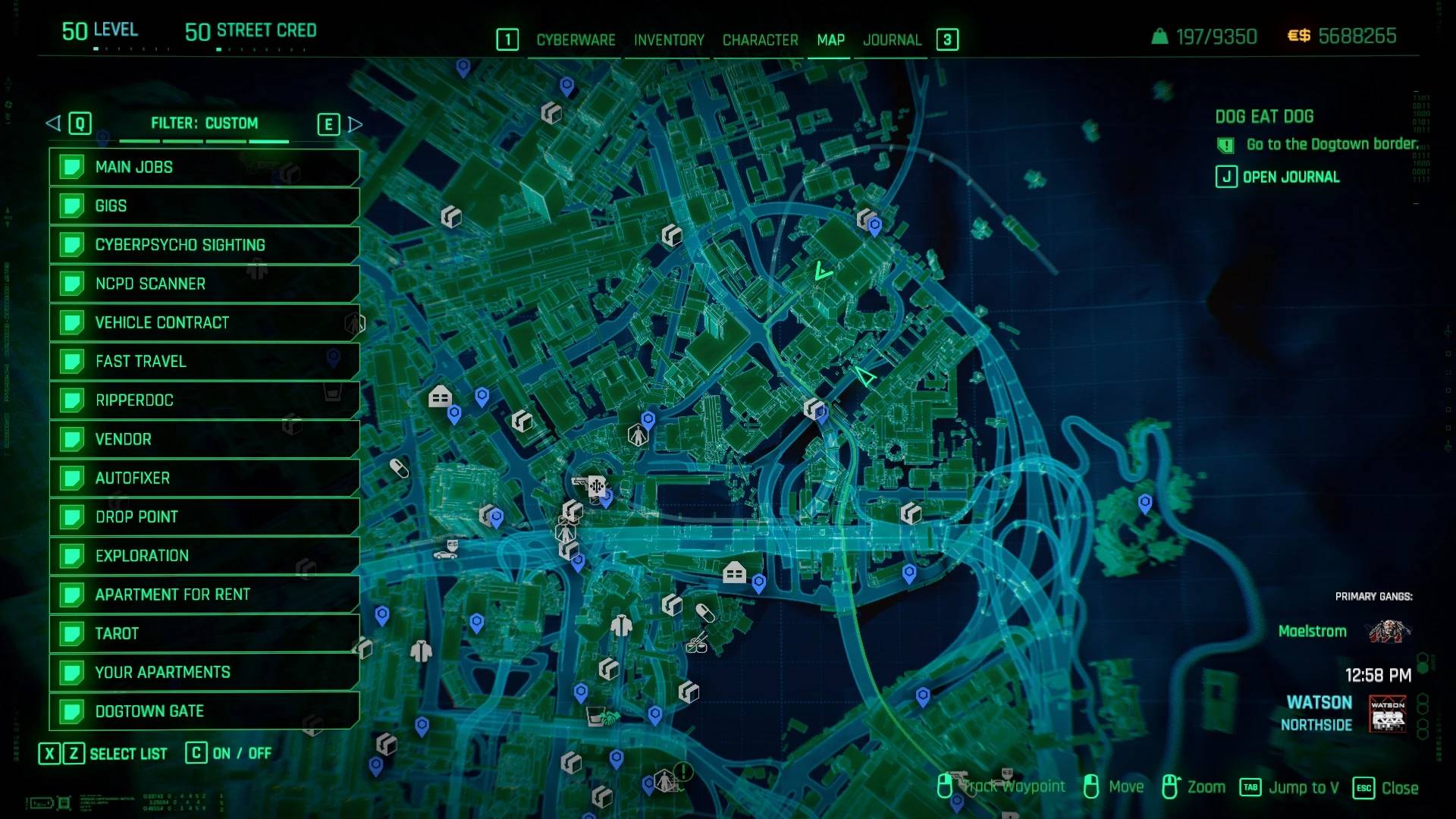Viewport: 1456px width, 819px height.
Task: Toggle the NCPD Scanner filter
Action: (x=203, y=284)
